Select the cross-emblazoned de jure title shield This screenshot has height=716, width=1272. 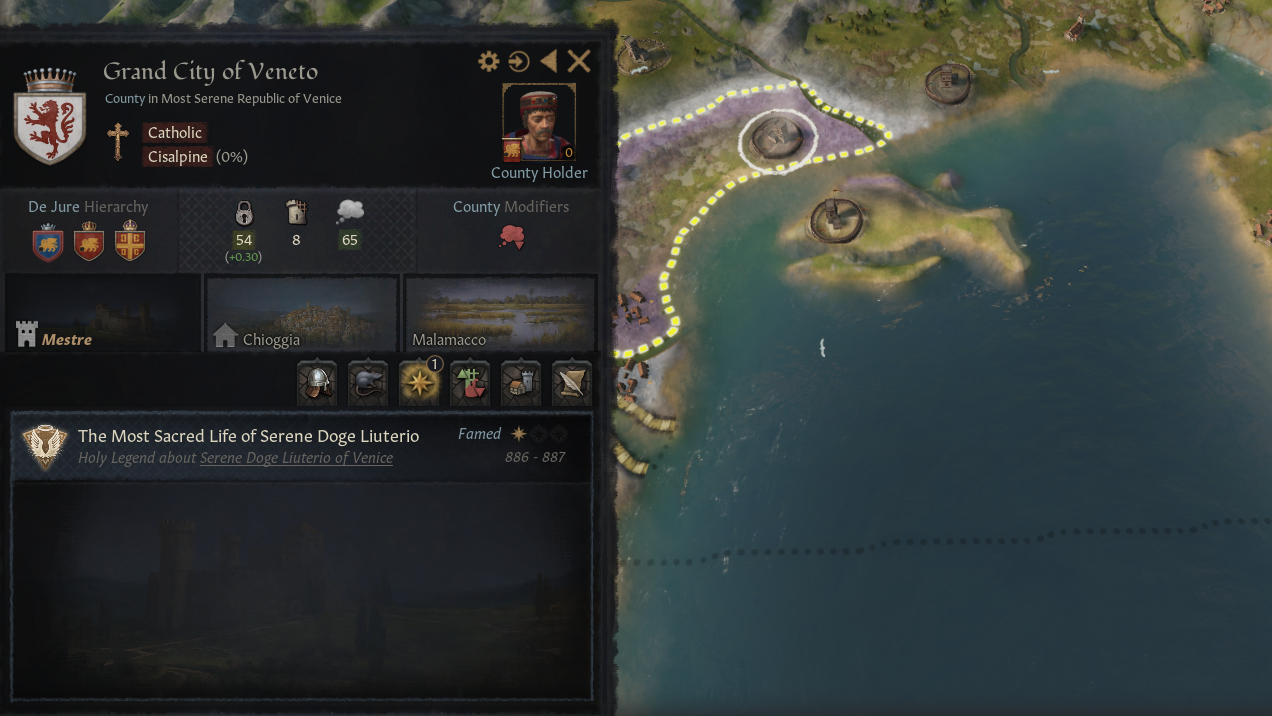tap(130, 243)
